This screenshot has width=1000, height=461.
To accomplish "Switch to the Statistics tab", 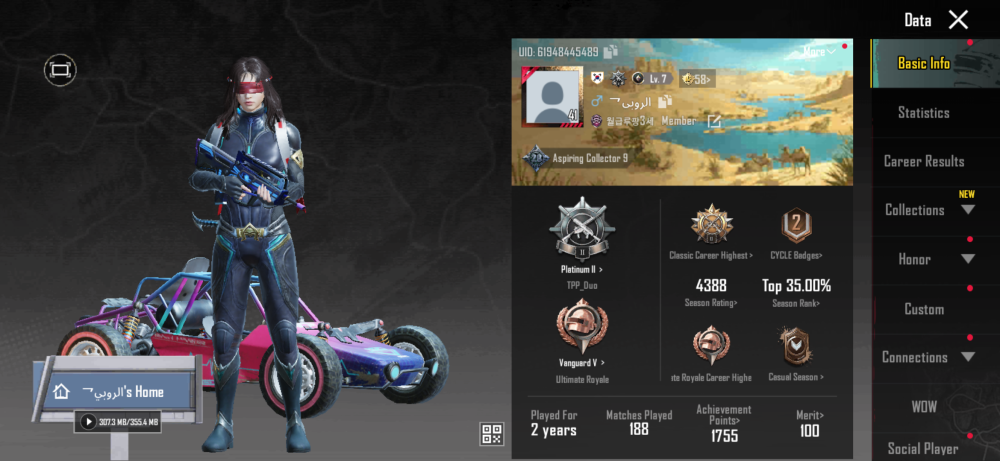I will (923, 113).
